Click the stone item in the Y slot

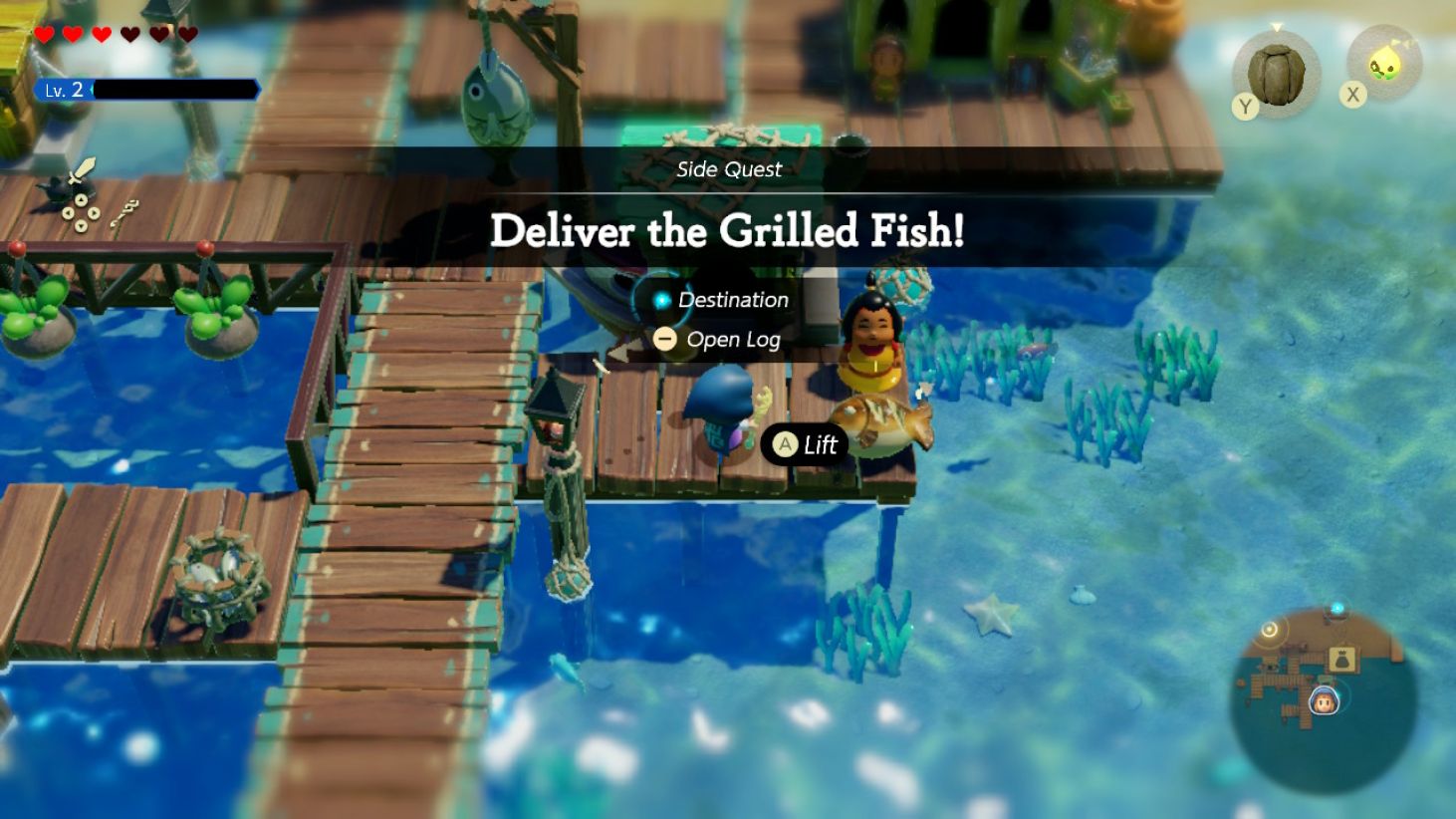pos(1278,72)
